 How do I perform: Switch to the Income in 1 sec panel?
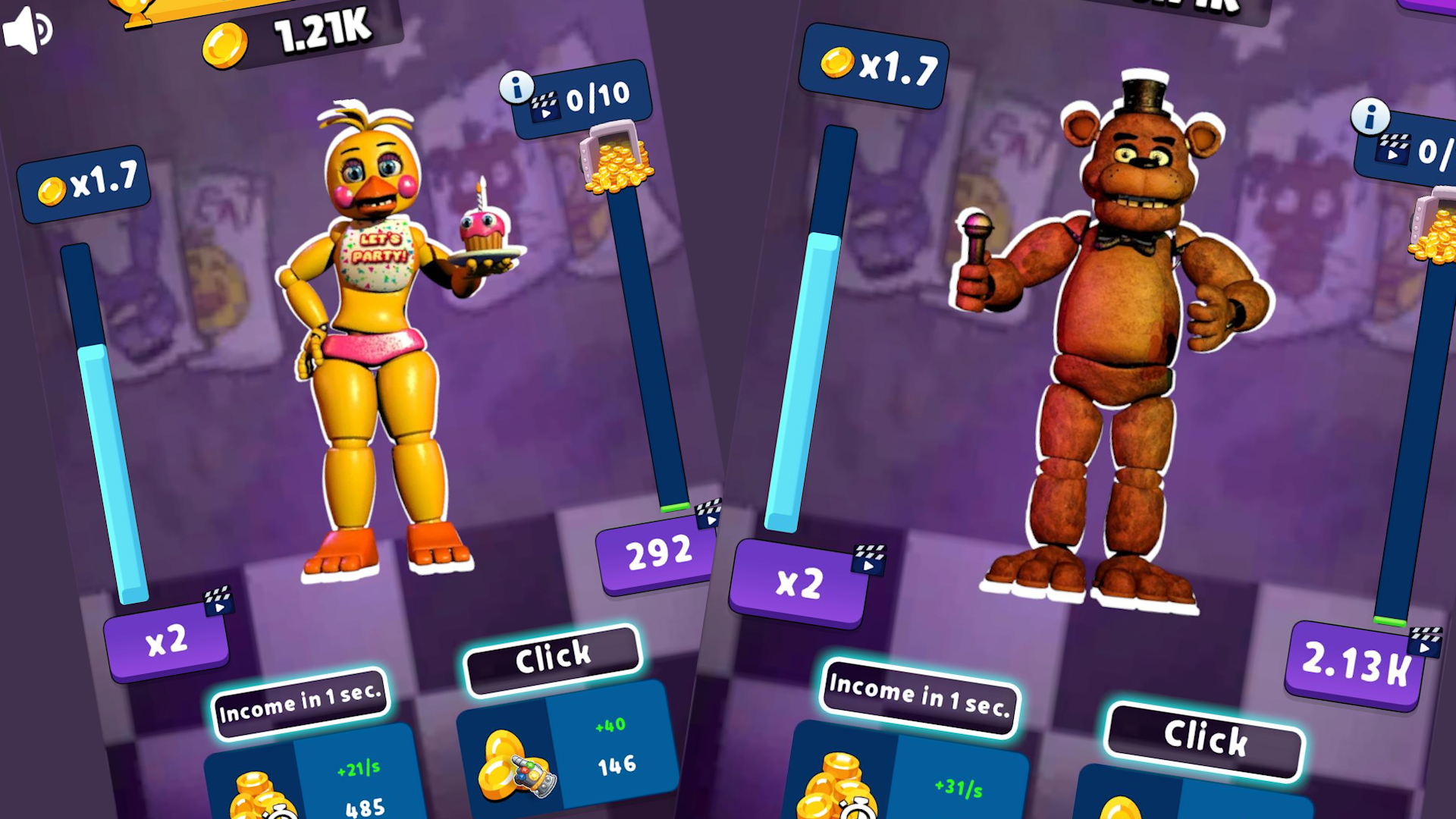300,705
